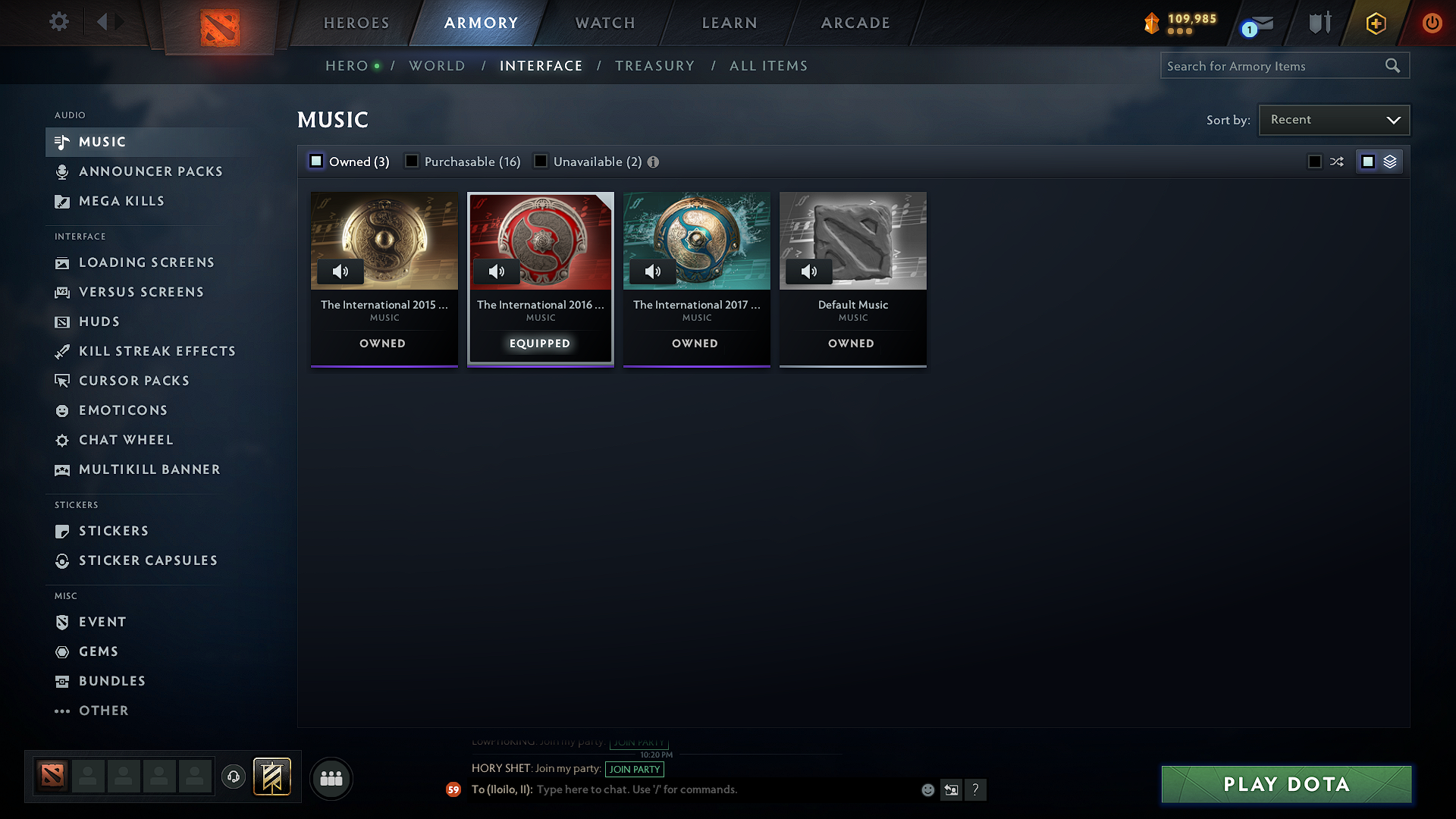This screenshot has height=819, width=1456.
Task: Uncheck the Owned (3) filter
Action: pos(315,161)
